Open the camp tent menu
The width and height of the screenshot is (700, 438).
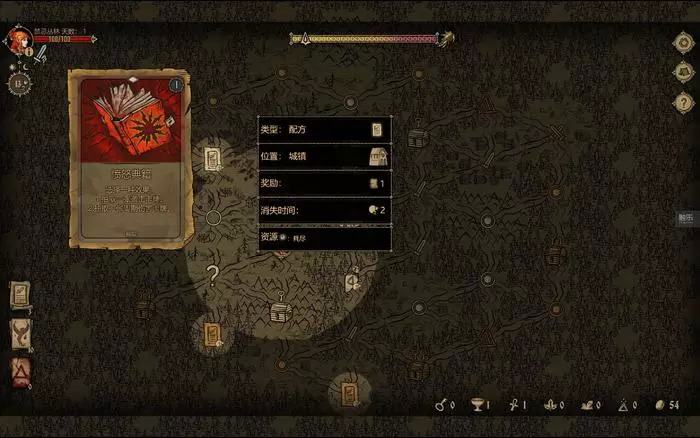(x=684, y=73)
